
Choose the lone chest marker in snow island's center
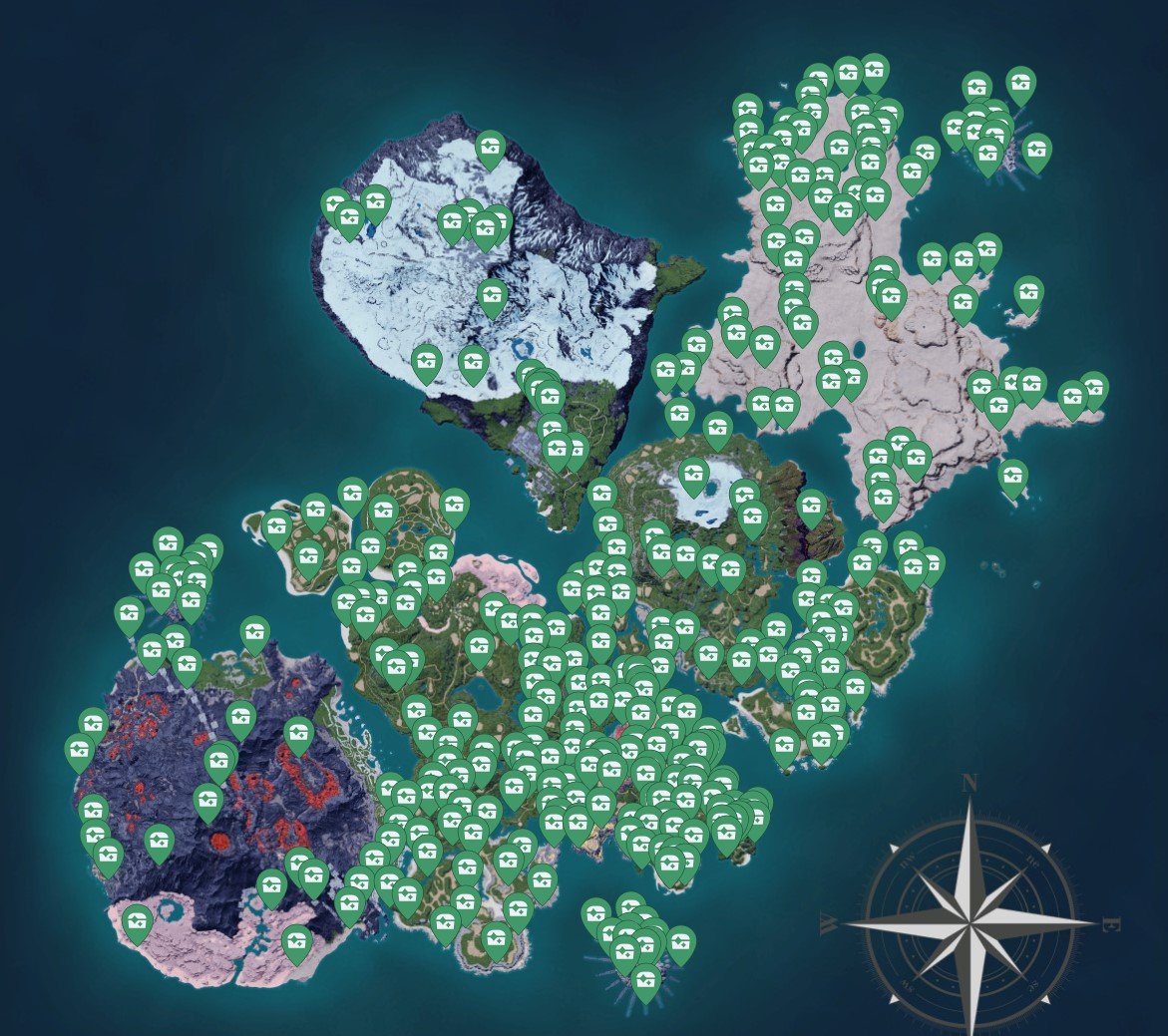[x=492, y=296]
